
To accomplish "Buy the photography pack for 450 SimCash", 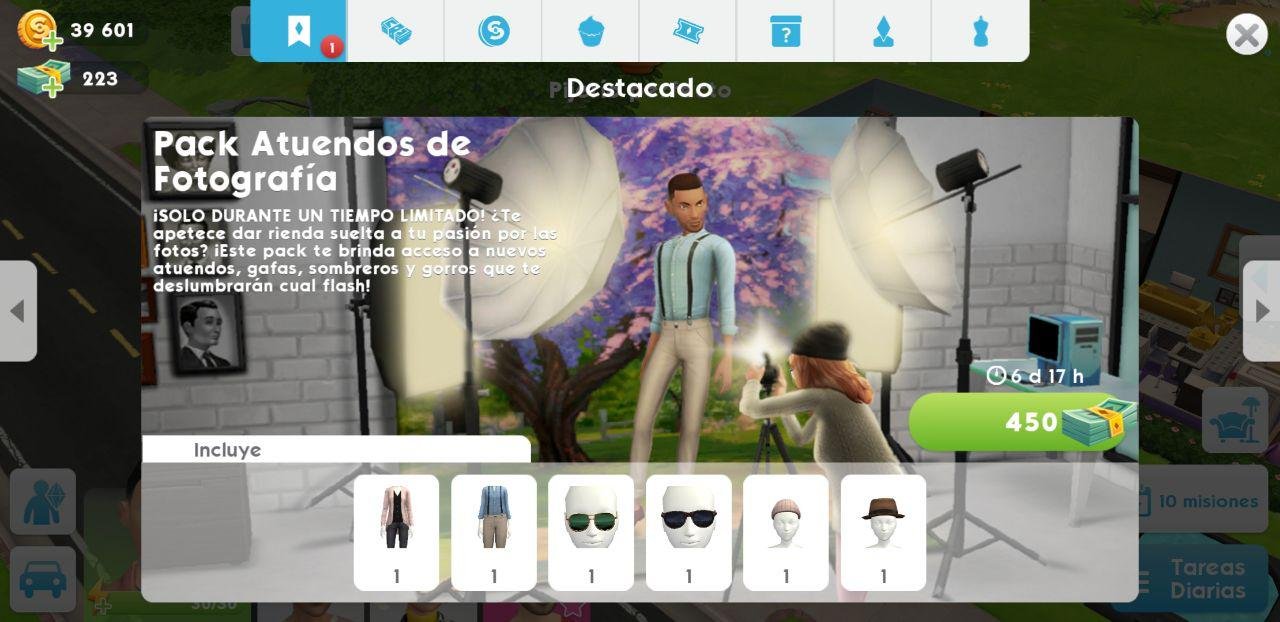I will click(x=1022, y=422).
